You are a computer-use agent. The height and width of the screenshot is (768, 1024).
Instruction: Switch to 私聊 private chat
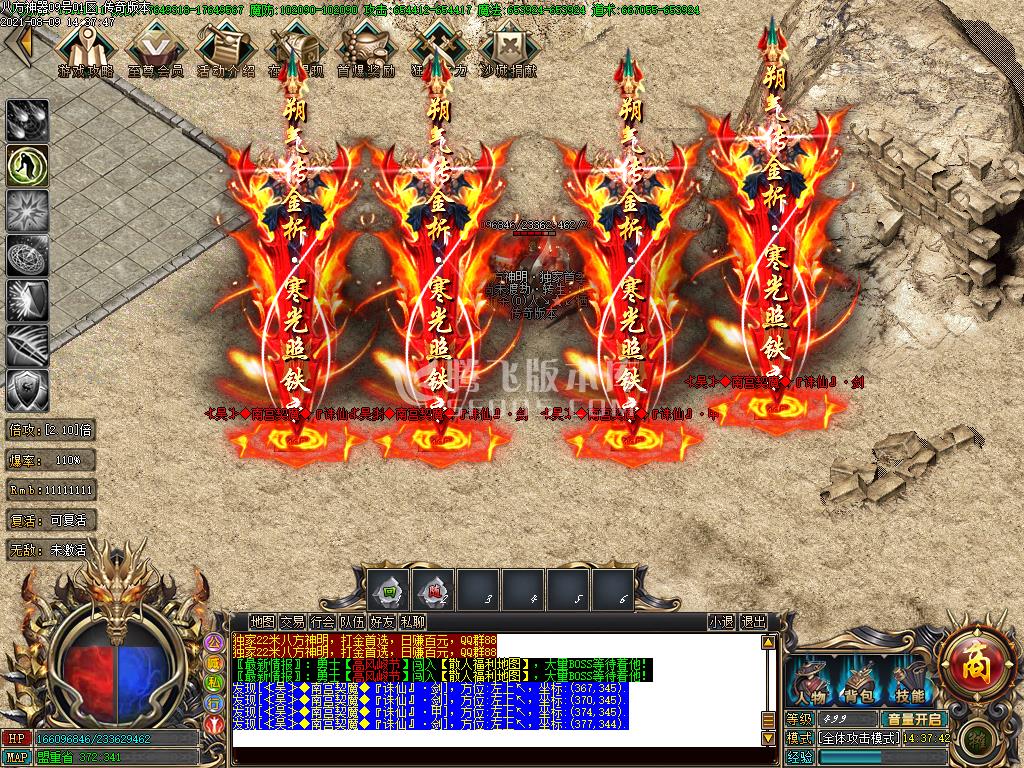(412, 622)
